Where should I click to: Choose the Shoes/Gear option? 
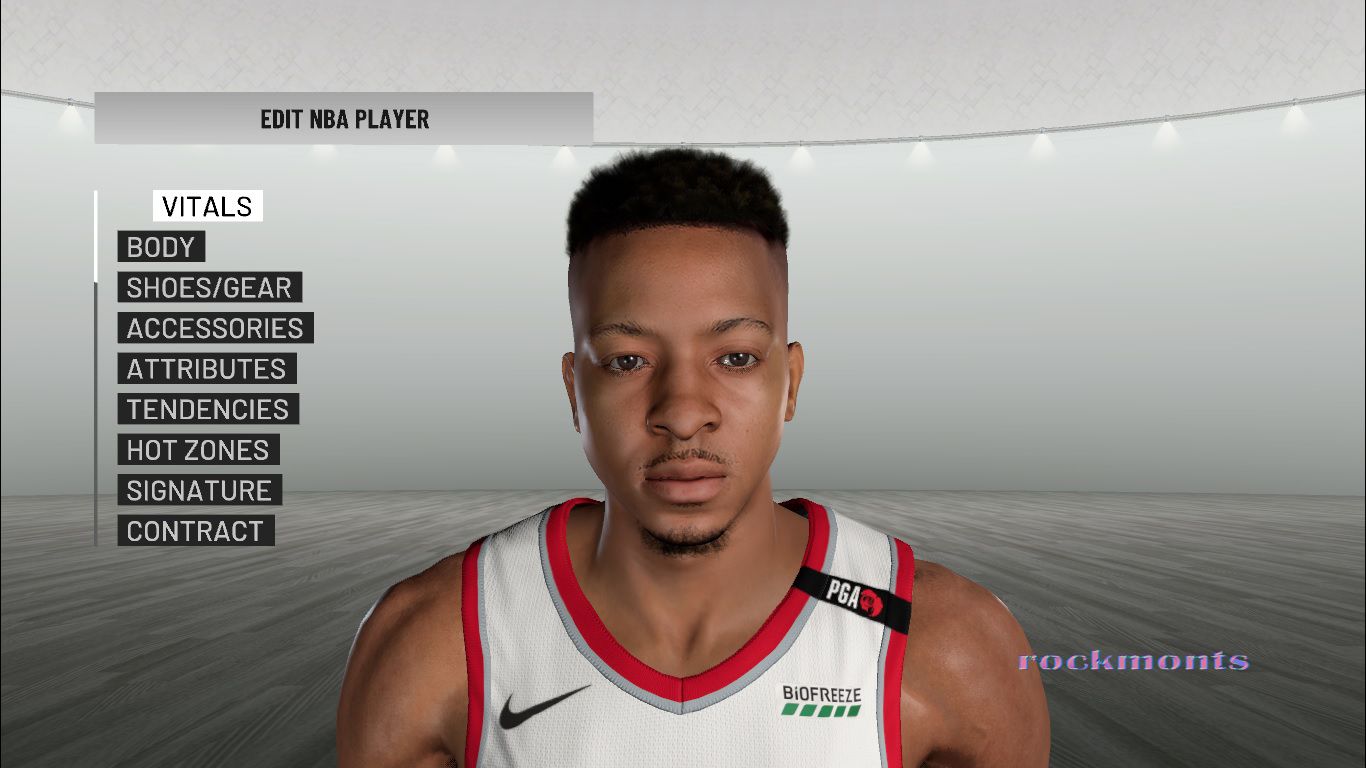point(209,288)
